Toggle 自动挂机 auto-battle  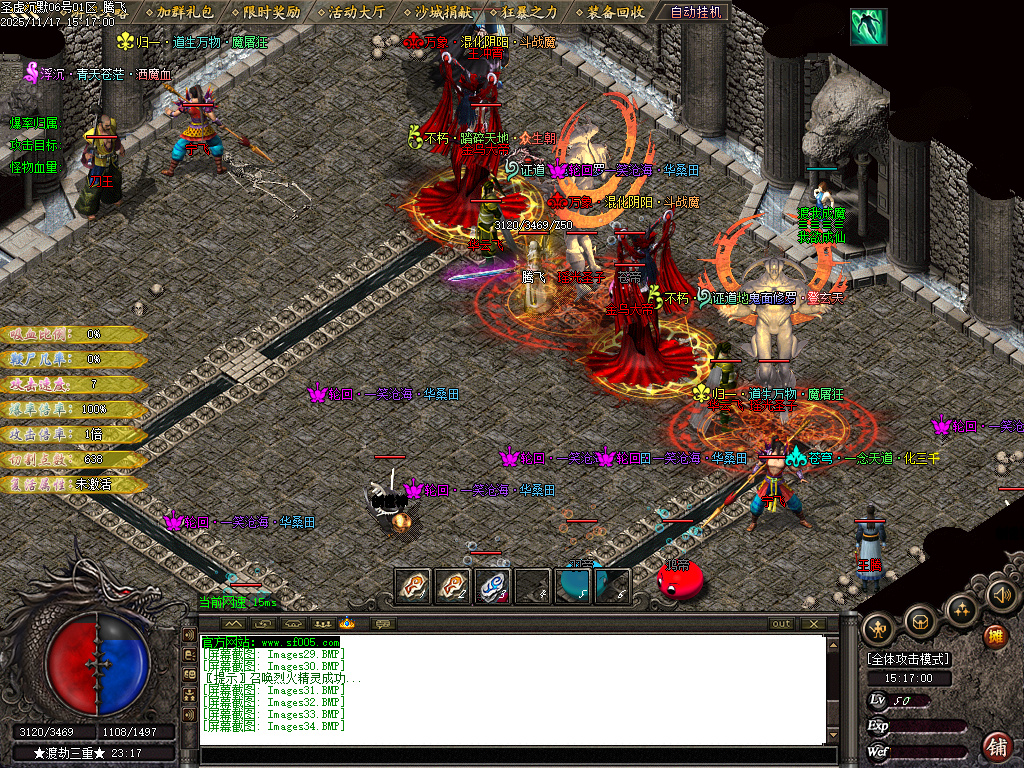coord(697,12)
